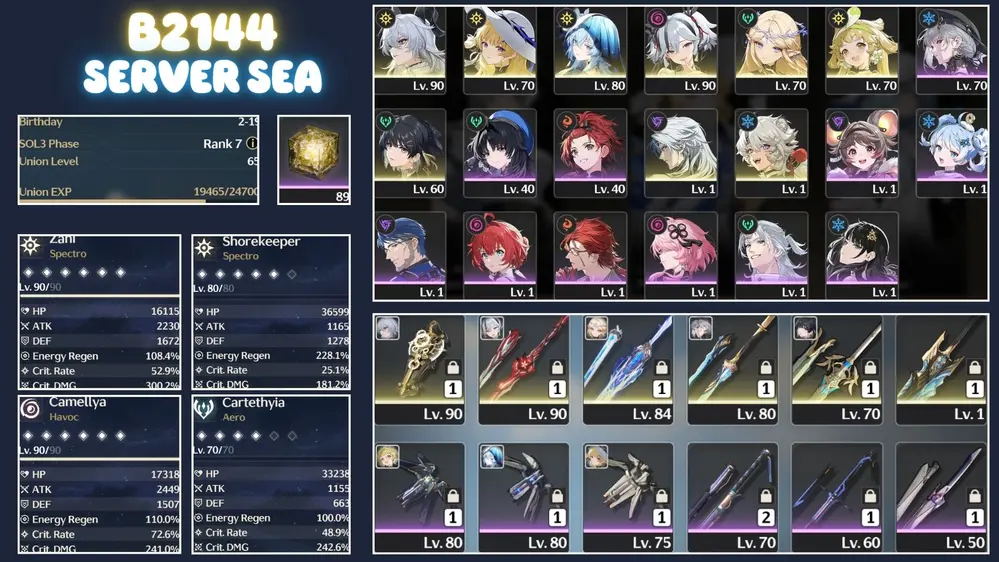Select the golden cube item showing 89
This screenshot has height=562, width=999.
click(x=314, y=158)
